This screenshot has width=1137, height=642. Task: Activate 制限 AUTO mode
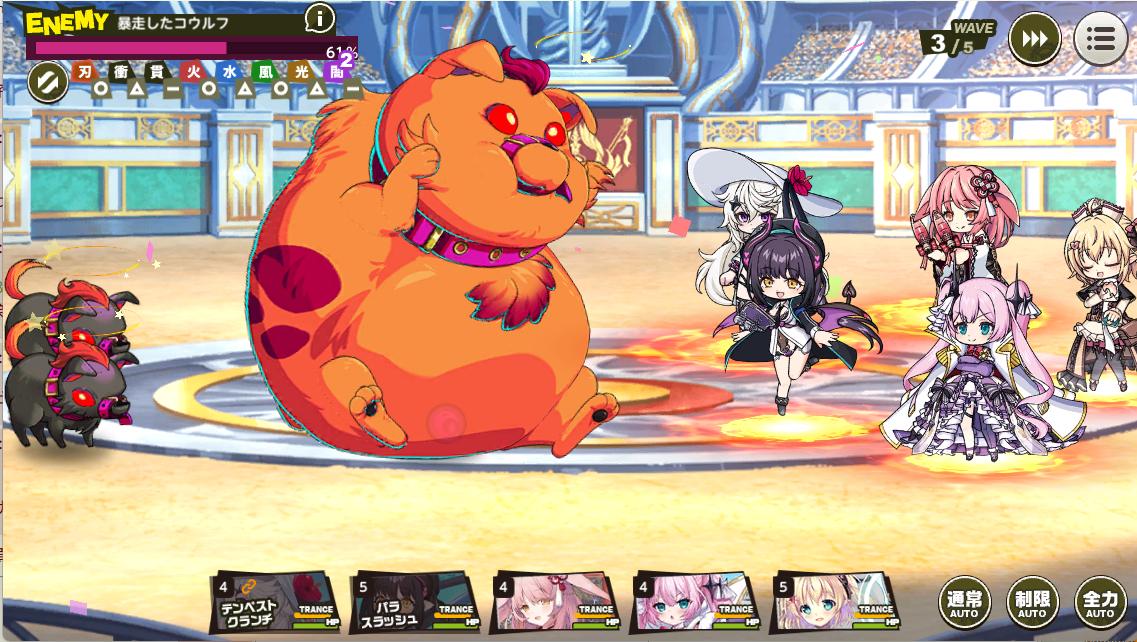[x=1032, y=603]
